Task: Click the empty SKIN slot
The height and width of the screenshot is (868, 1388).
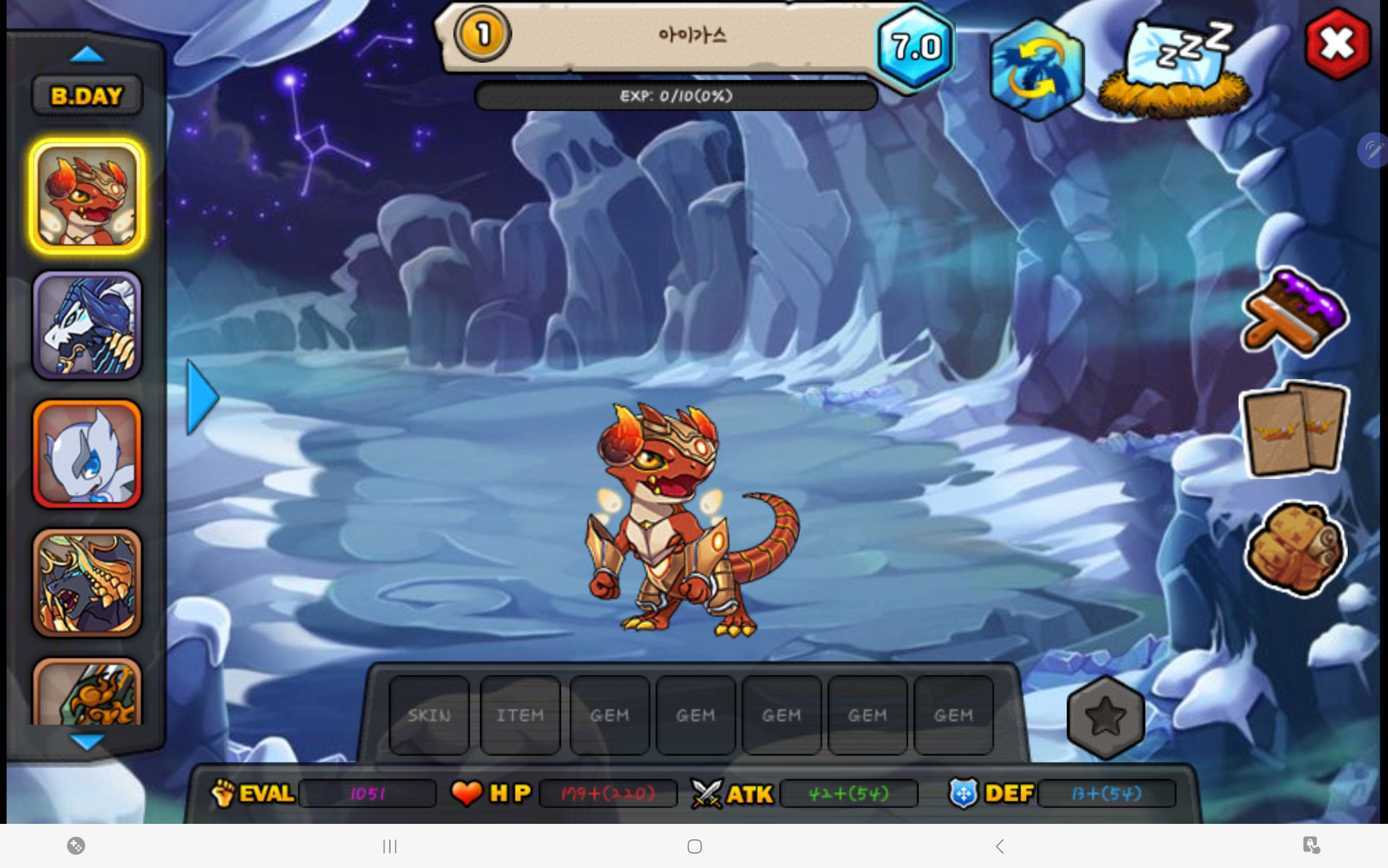Action: 429,715
